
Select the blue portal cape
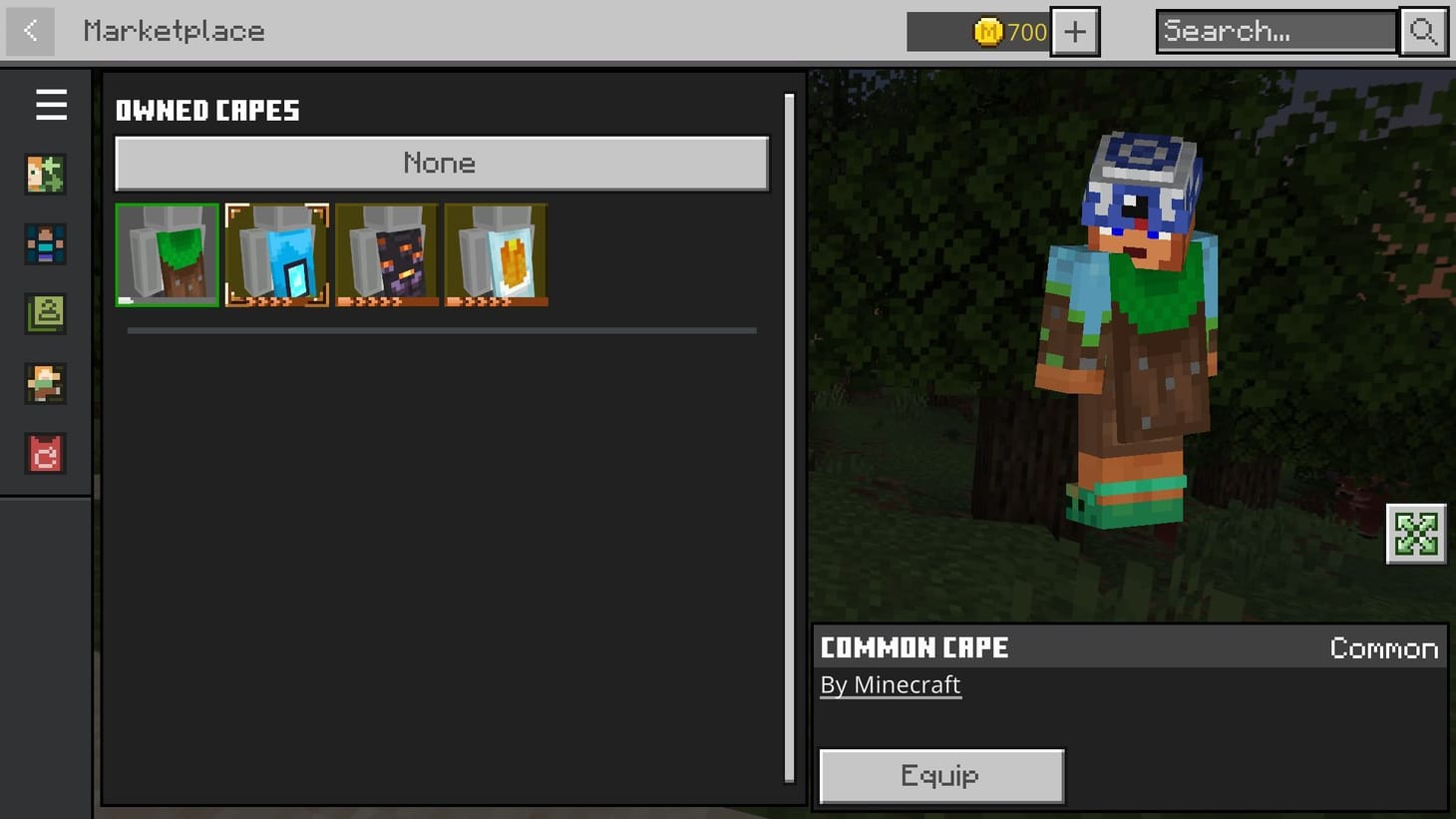[x=276, y=254]
